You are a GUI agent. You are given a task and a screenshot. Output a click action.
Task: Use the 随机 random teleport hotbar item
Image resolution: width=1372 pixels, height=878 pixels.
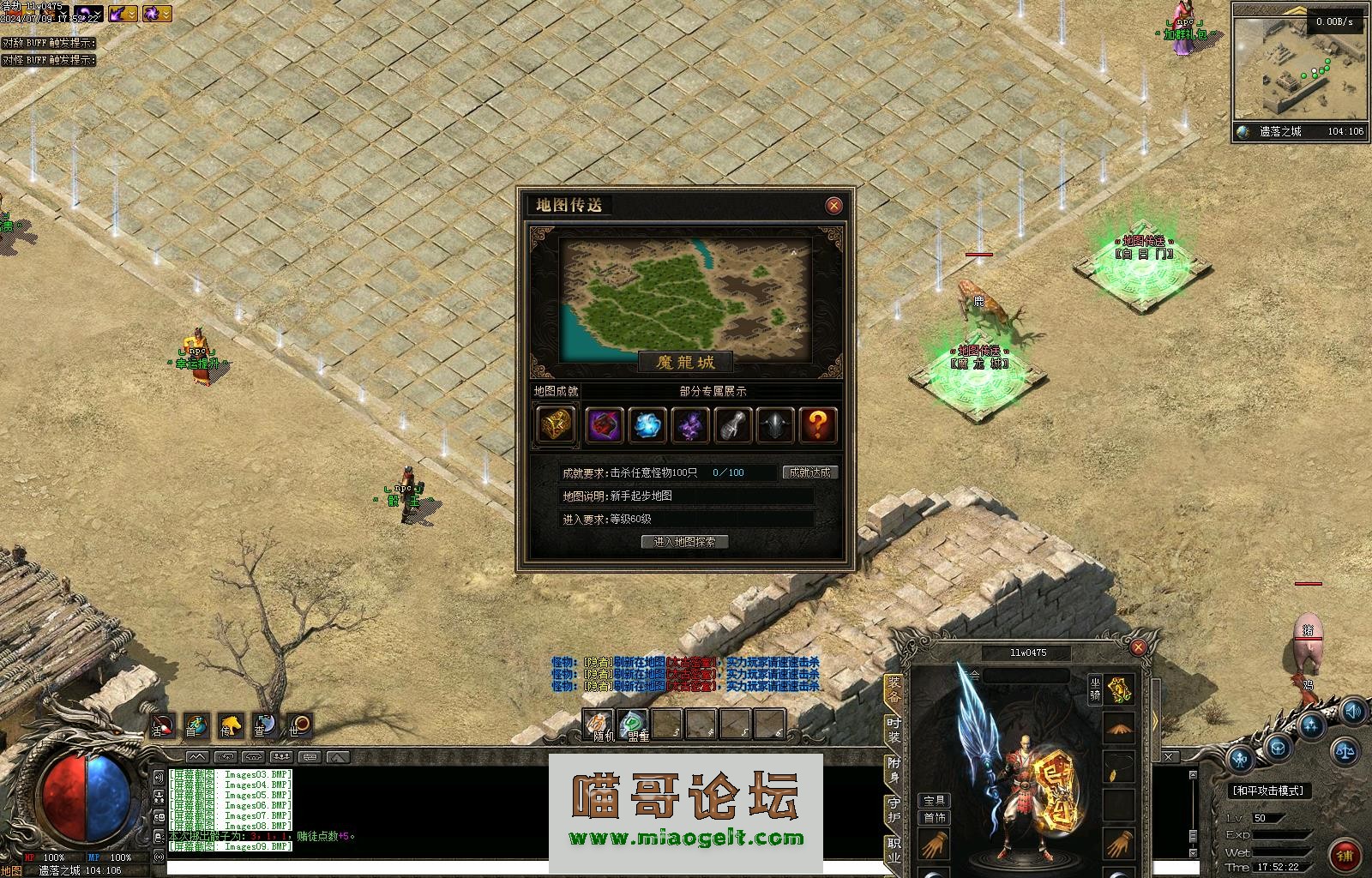point(599,725)
